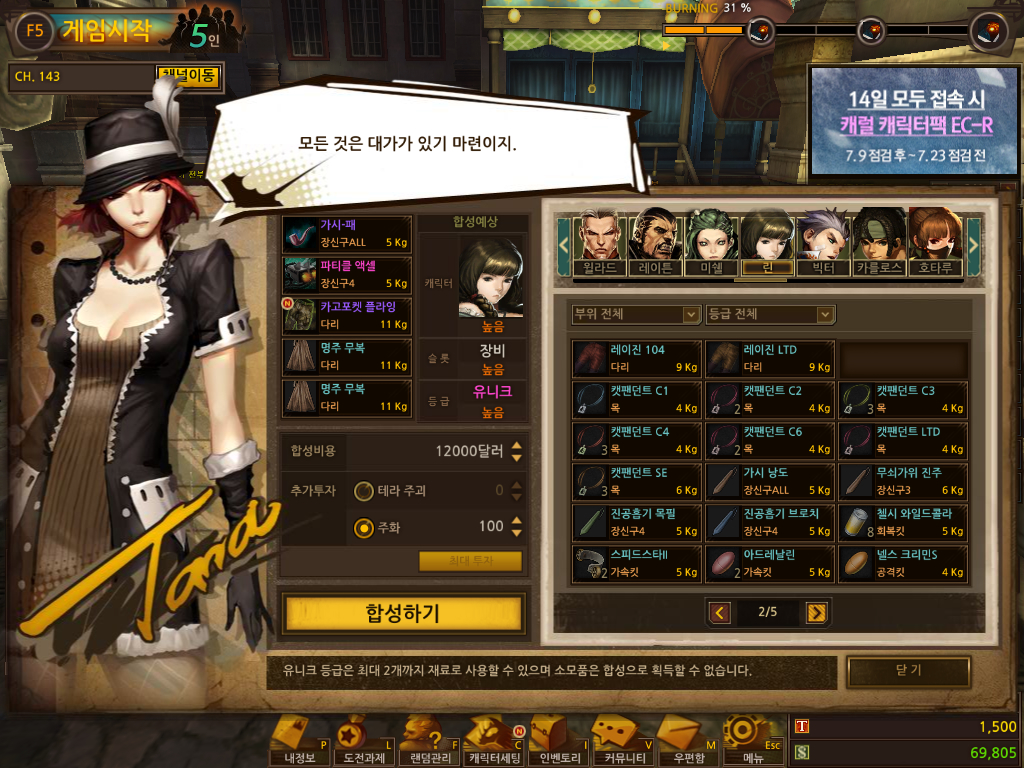The width and height of the screenshot is (1024, 768).
Task: Go to next item list page
Action: (x=817, y=612)
